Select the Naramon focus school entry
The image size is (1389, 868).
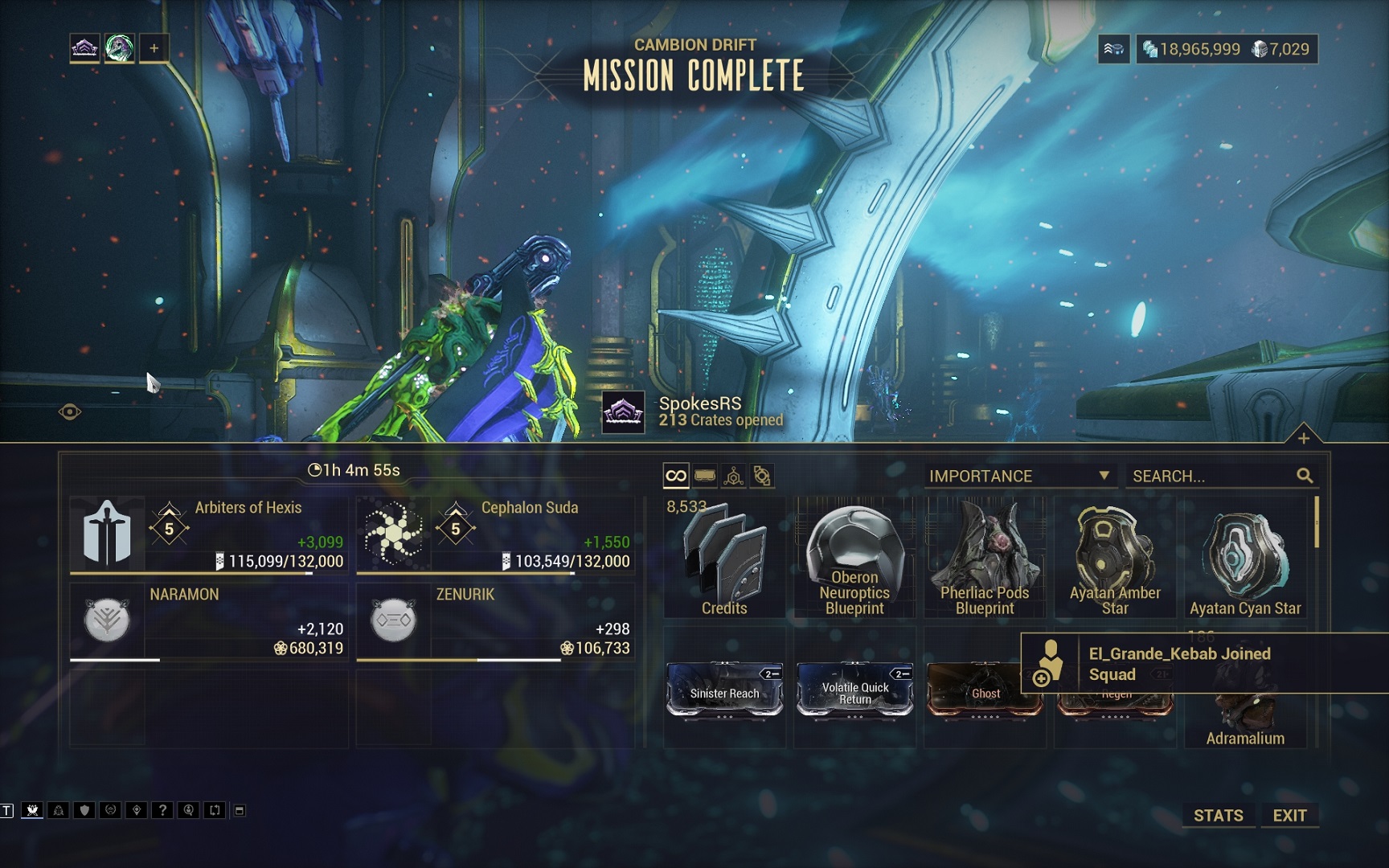click(x=209, y=621)
